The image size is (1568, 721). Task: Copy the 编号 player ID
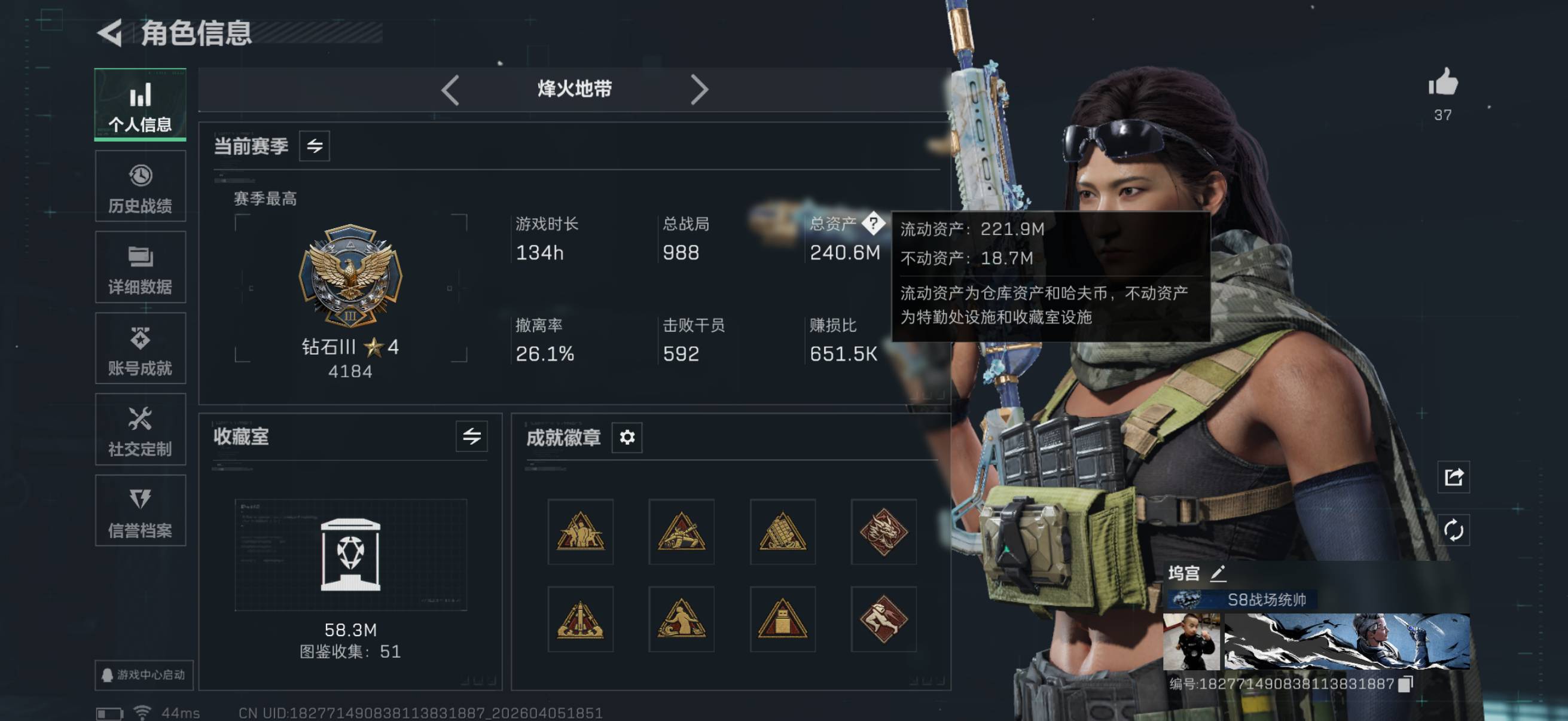point(1405,685)
